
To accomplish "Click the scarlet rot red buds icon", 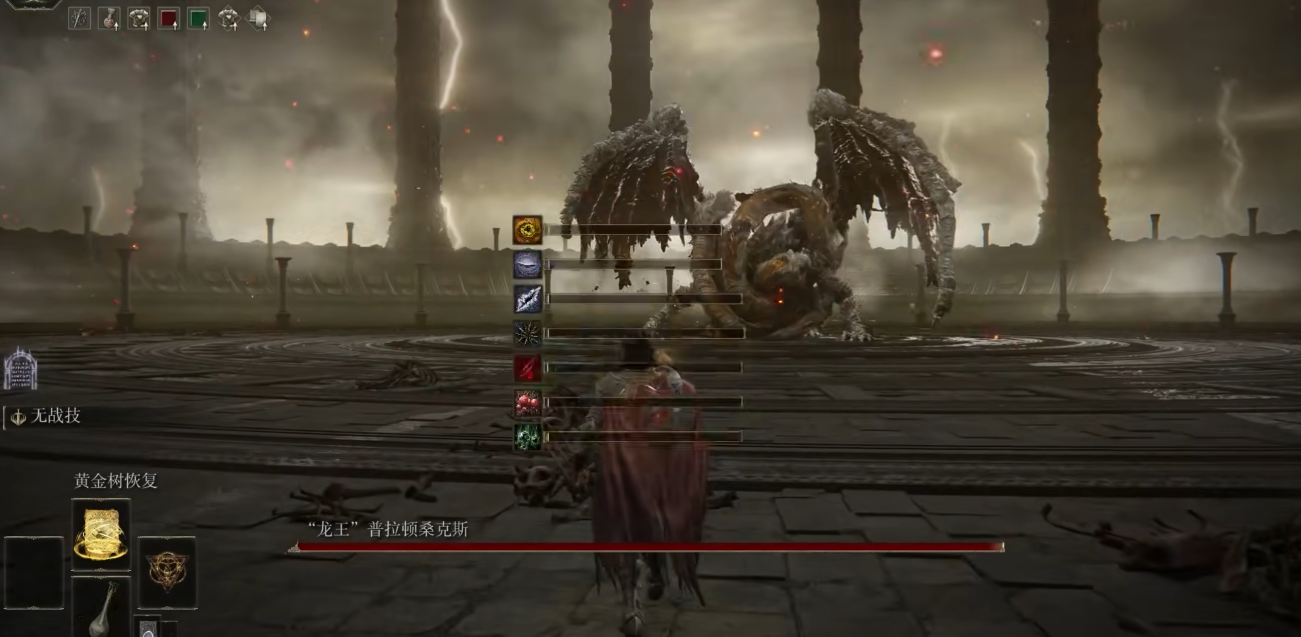I will point(528,402).
